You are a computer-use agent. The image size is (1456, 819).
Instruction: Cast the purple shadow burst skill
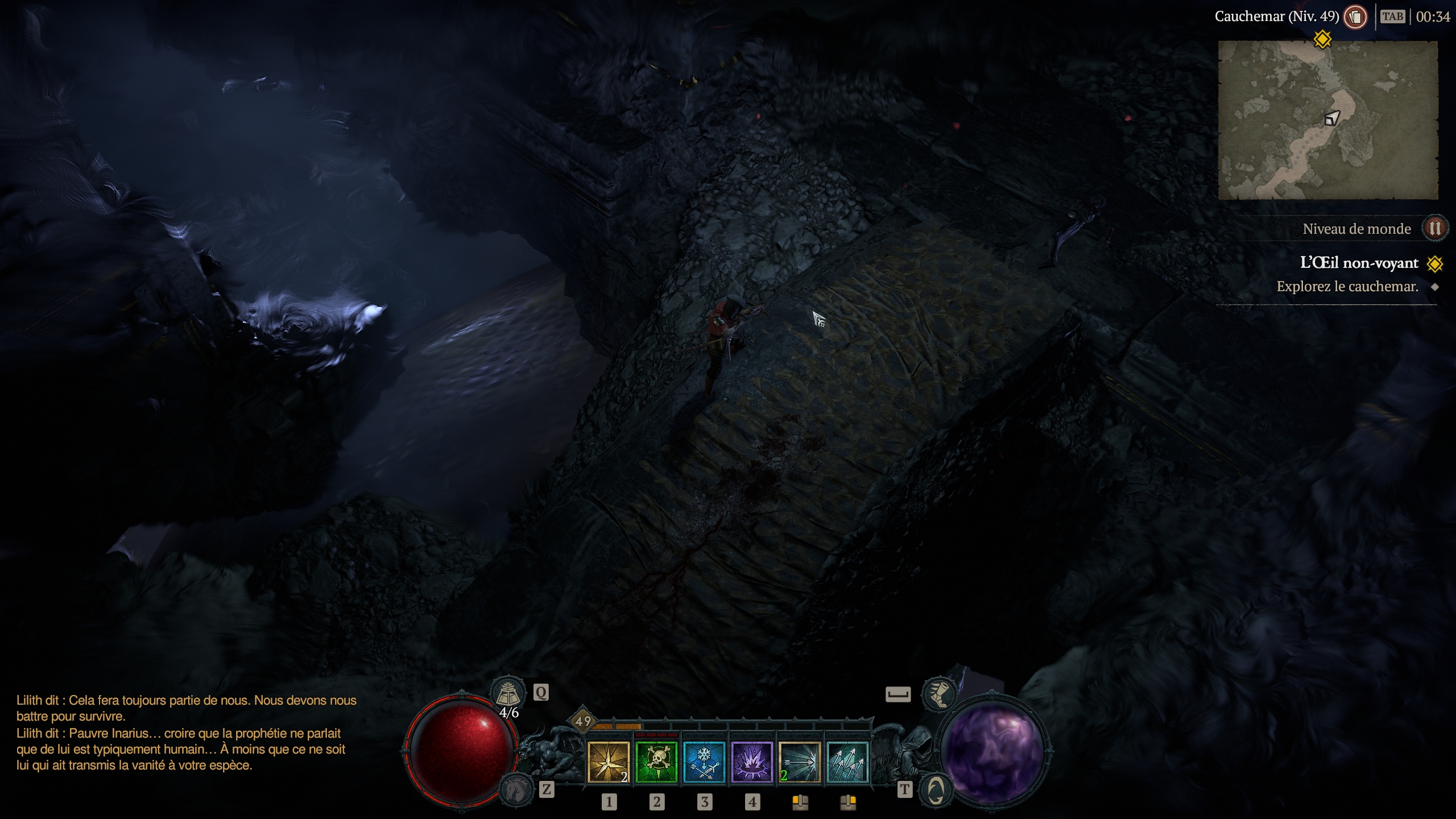[752, 762]
